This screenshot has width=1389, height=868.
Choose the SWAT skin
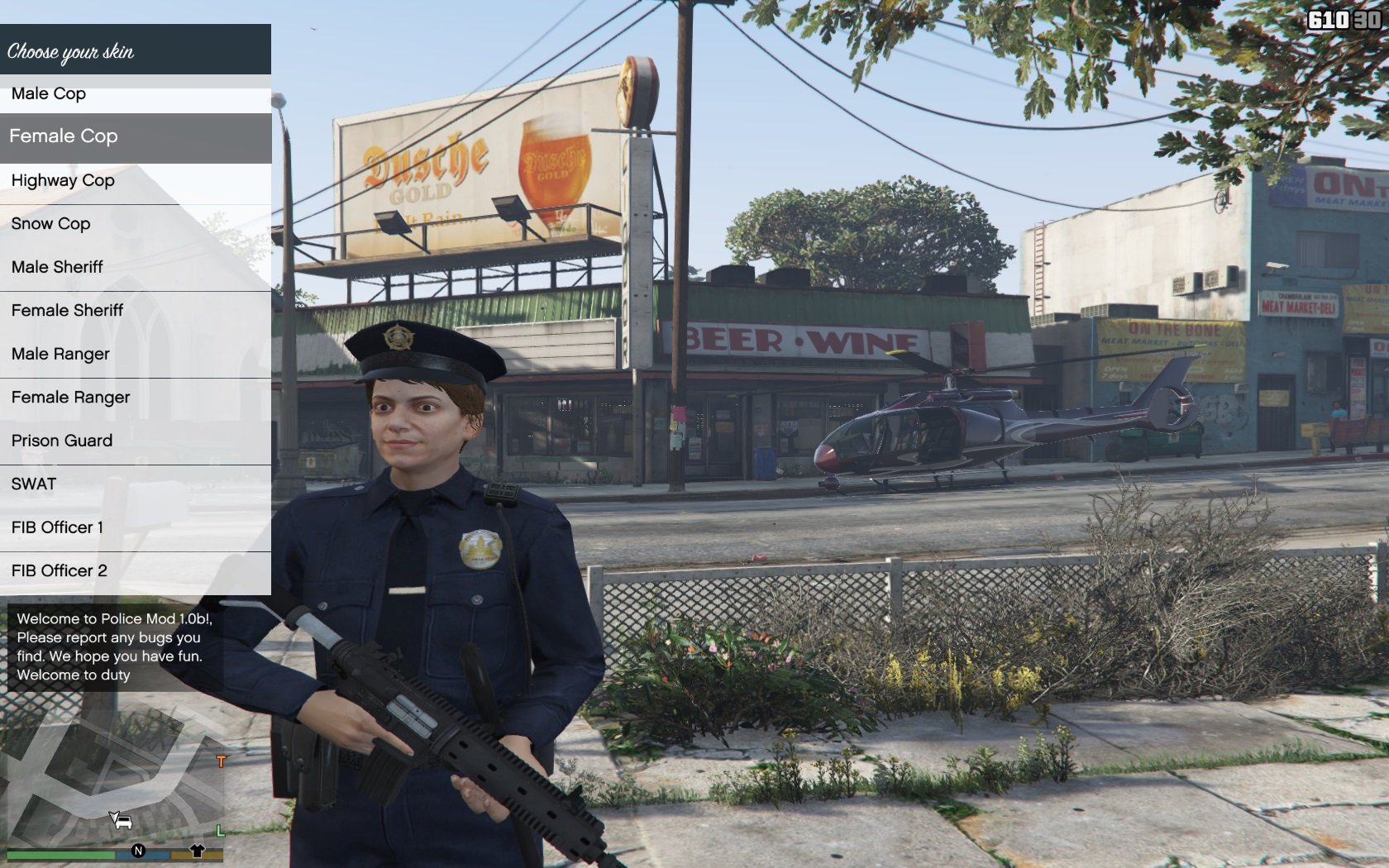[135, 484]
